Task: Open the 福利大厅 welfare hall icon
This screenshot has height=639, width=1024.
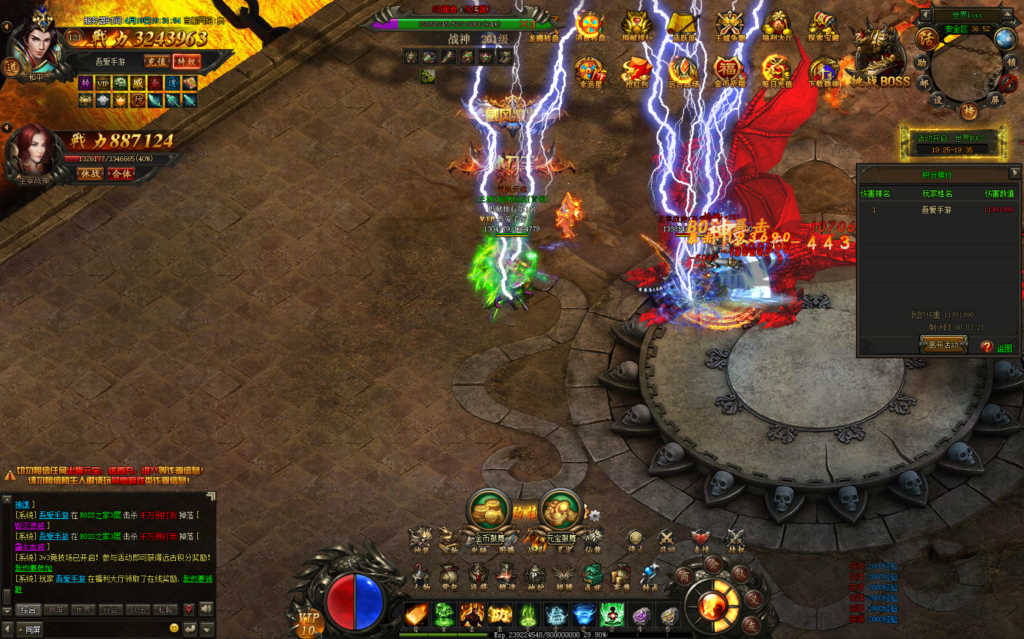Action: (775, 25)
